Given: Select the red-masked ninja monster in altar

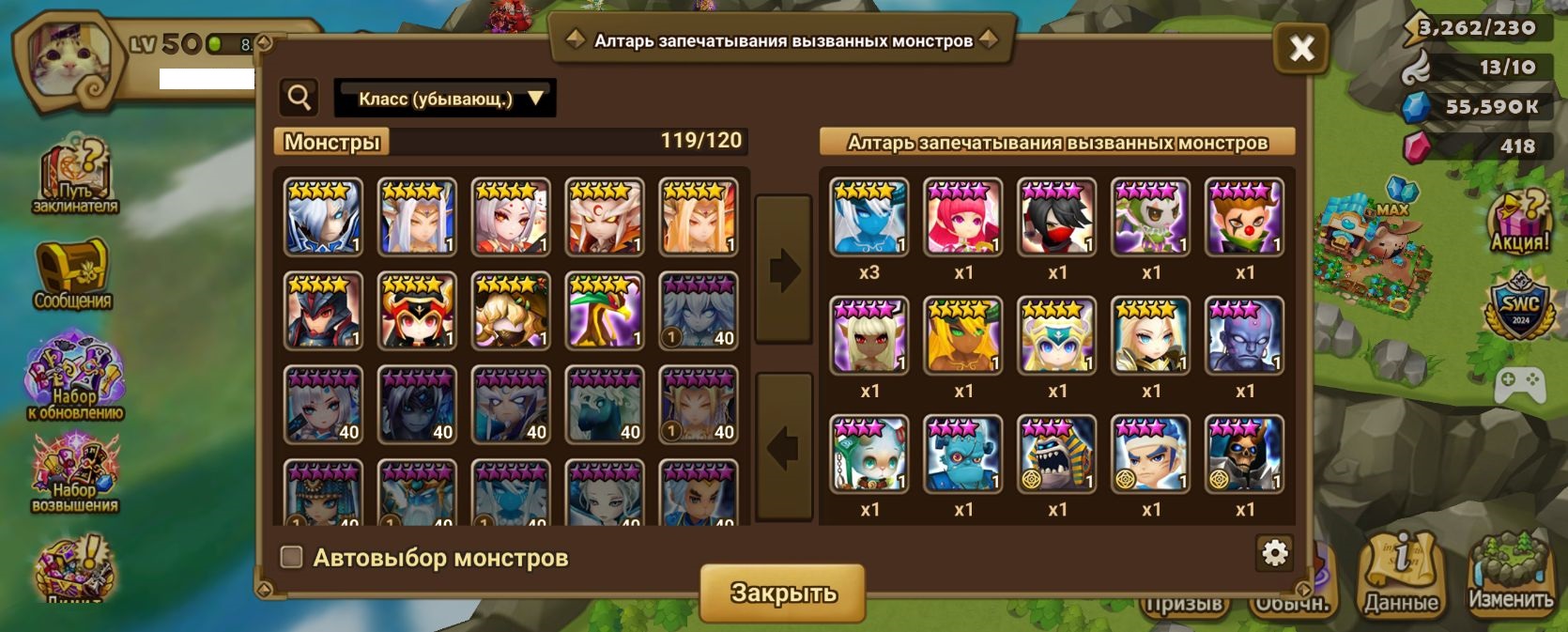Looking at the screenshot, I should pos(1057,218).
